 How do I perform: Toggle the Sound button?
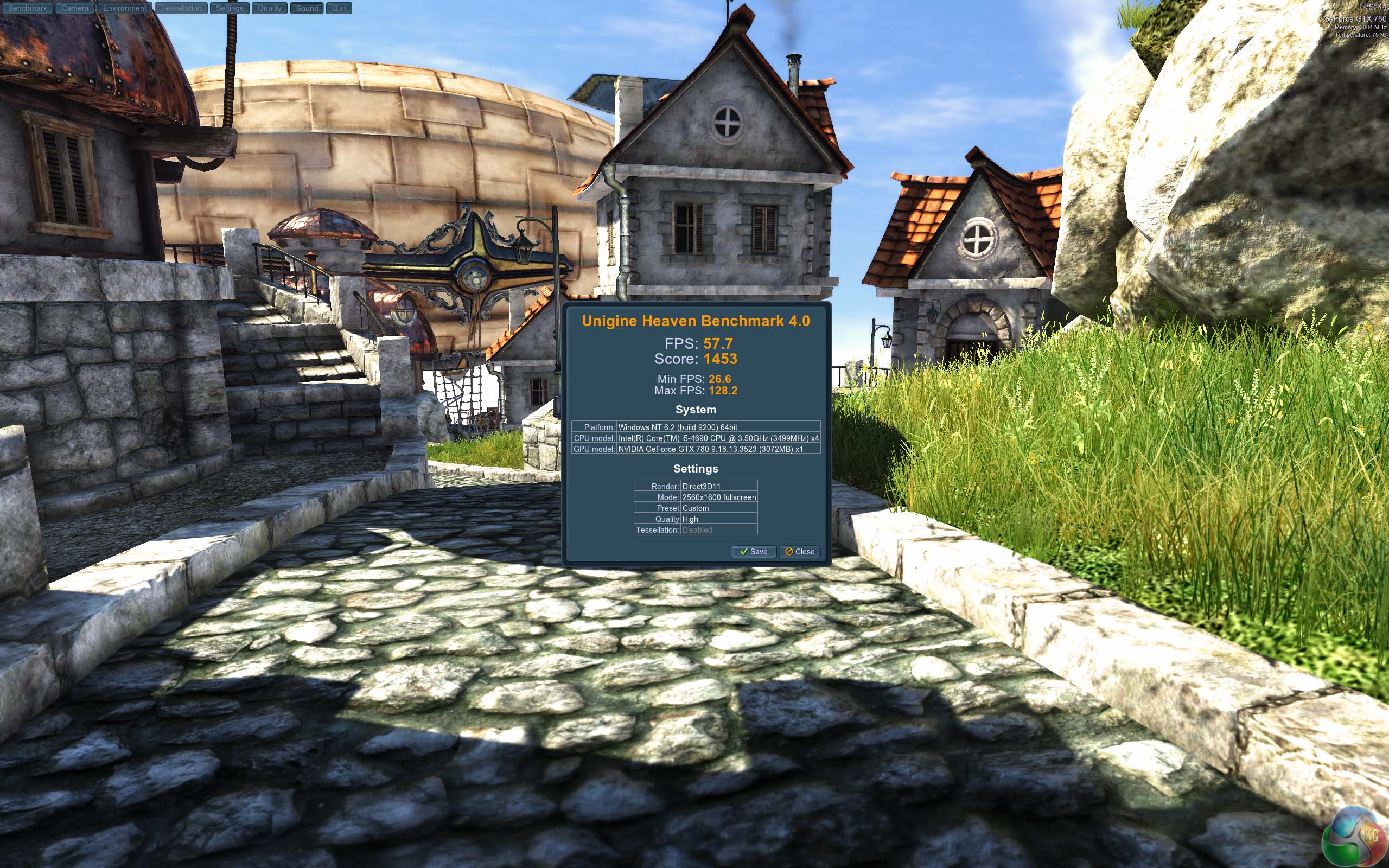pos(307,8)
